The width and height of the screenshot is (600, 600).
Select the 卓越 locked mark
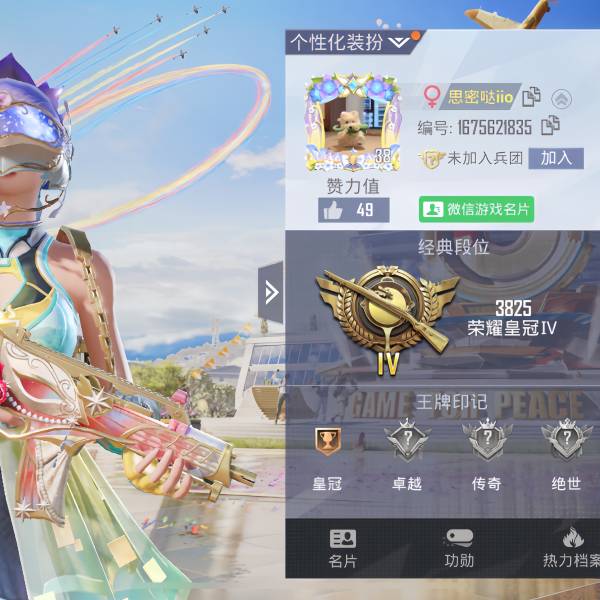tap(407, 442)
